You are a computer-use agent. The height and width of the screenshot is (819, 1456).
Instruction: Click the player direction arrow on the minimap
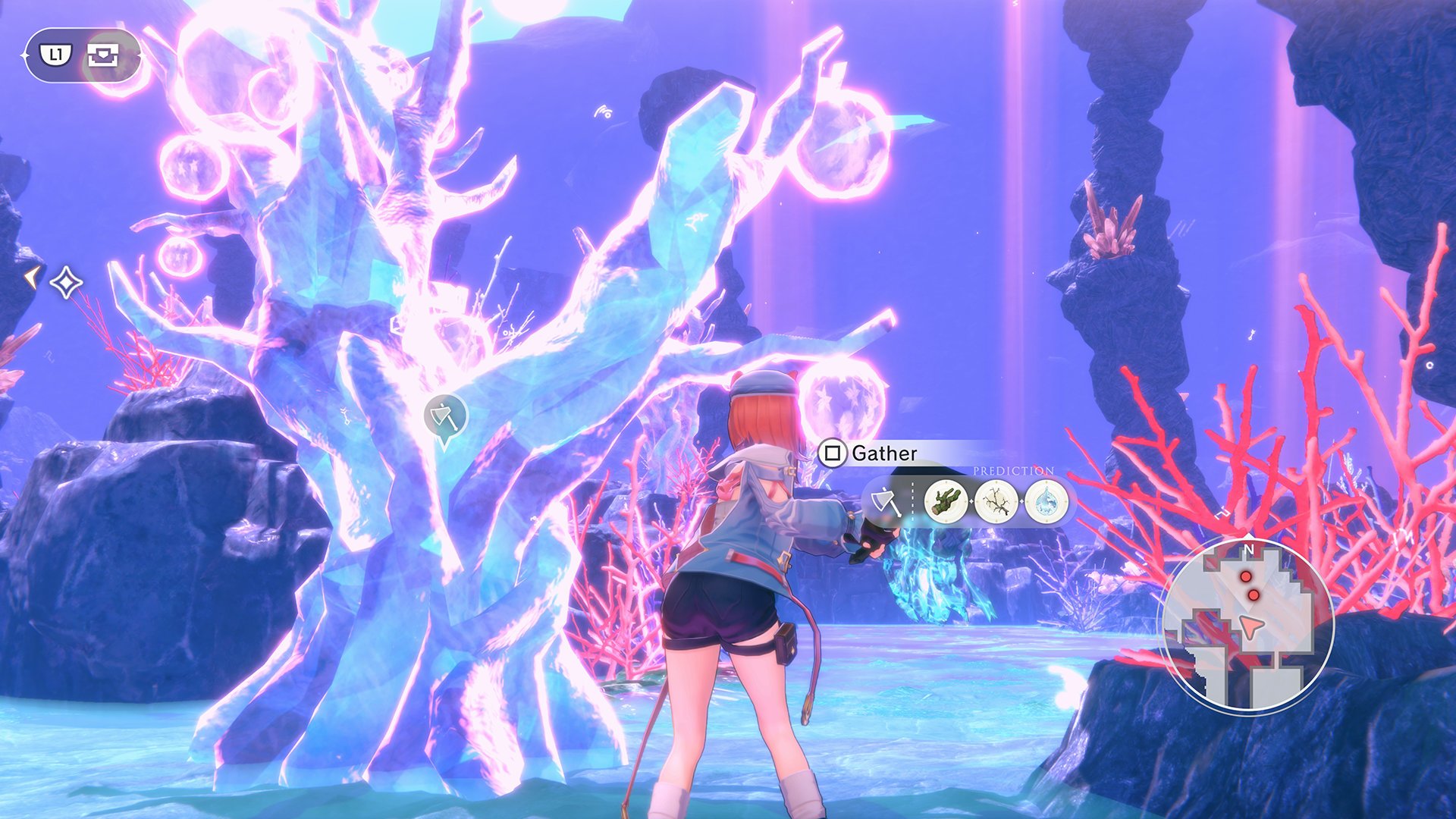pyautogui.click(x=1251, y=627)
